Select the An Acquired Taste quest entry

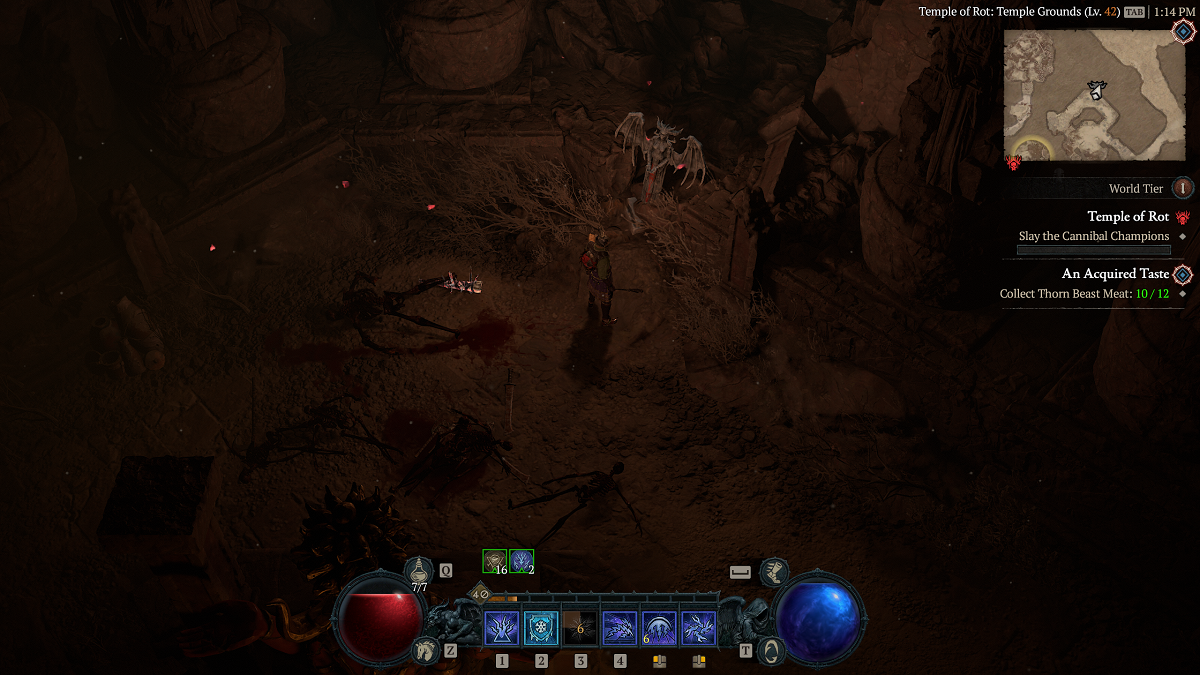pyautogui.click(x=1115, y=274)
